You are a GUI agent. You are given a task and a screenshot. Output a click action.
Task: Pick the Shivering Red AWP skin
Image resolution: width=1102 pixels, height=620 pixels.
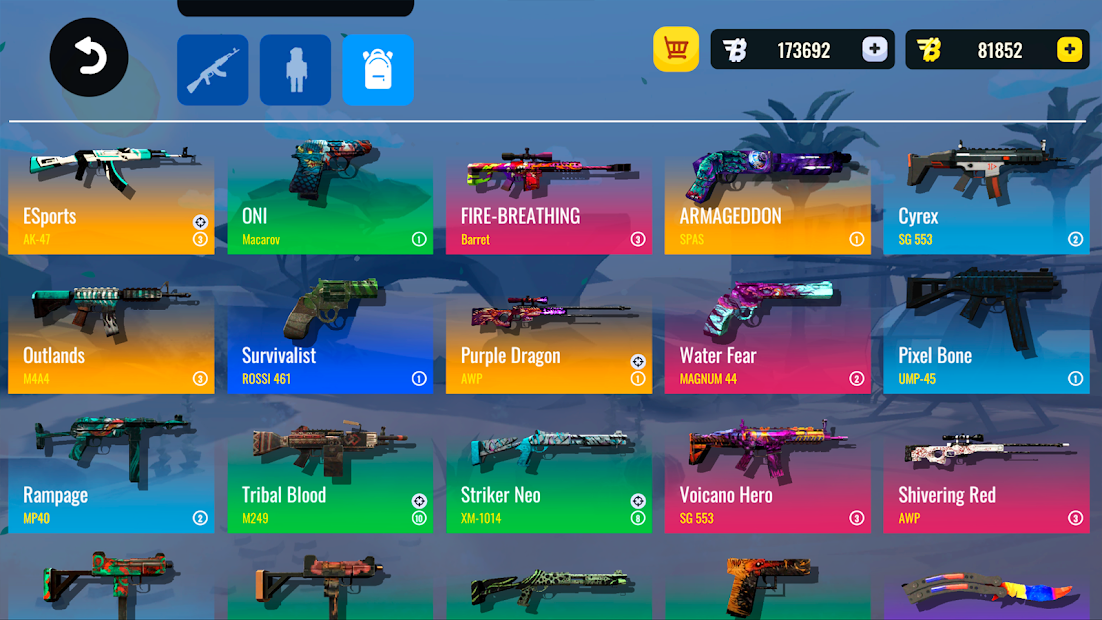point(986,477)
